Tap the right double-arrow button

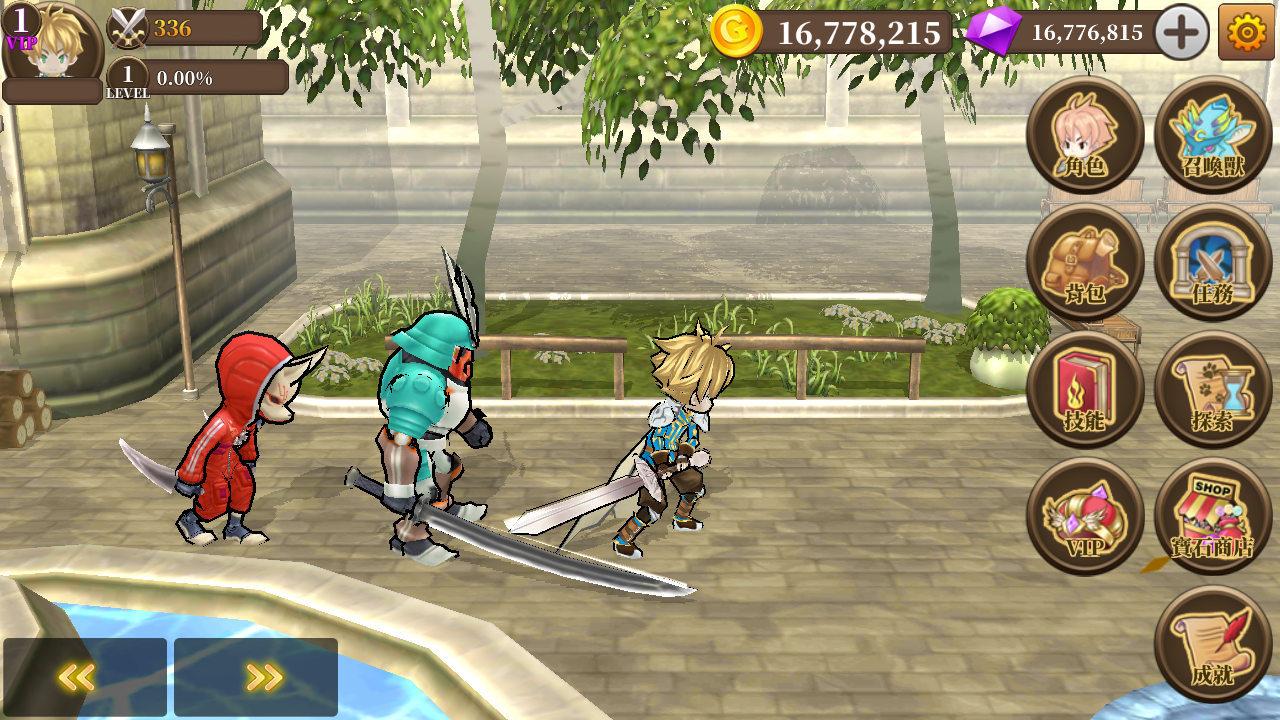click(x=256, y=677)
